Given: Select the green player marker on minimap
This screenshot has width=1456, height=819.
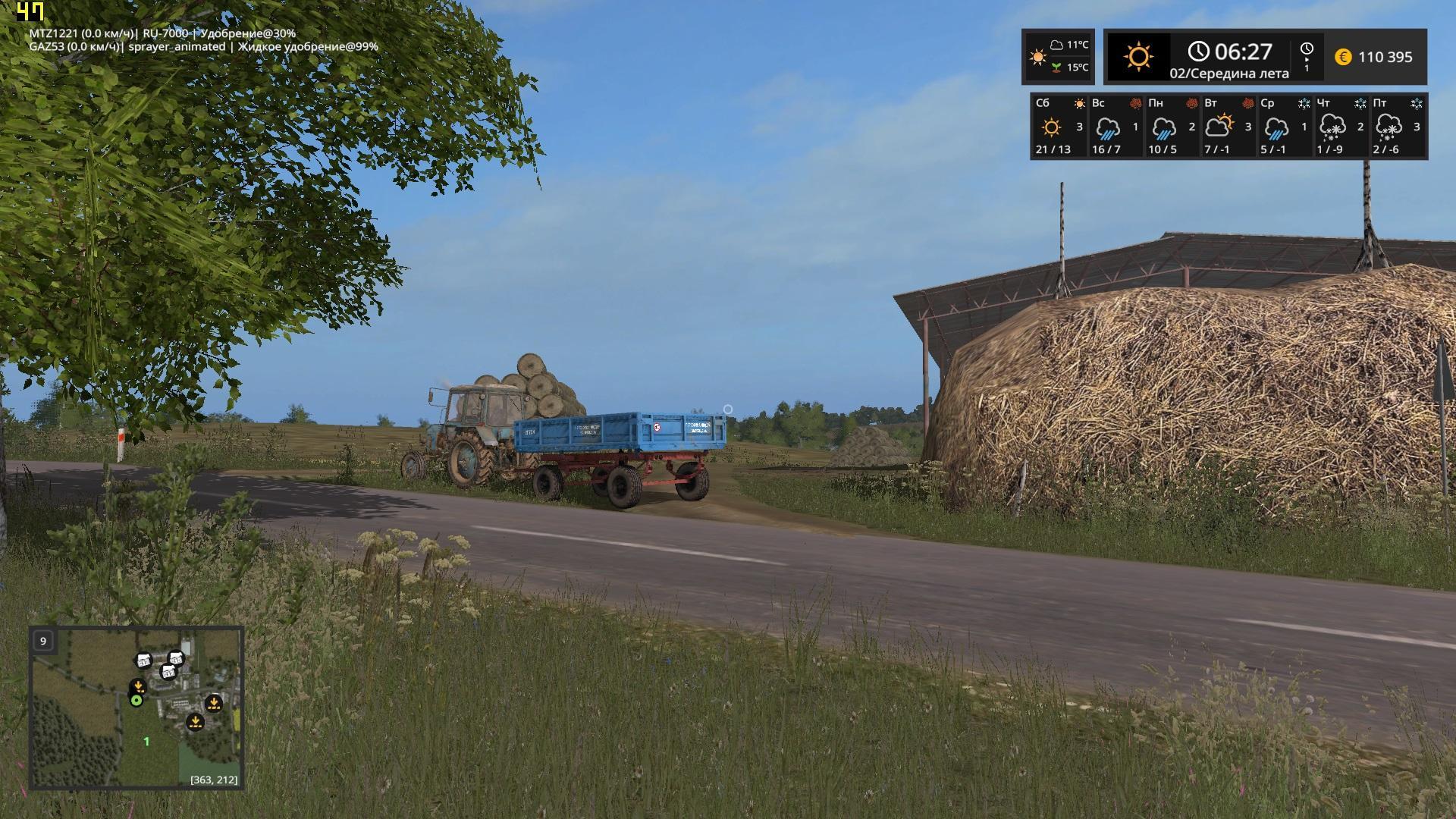Looking at the screenshot, I should pyautogui.click(x=136, y=701).
